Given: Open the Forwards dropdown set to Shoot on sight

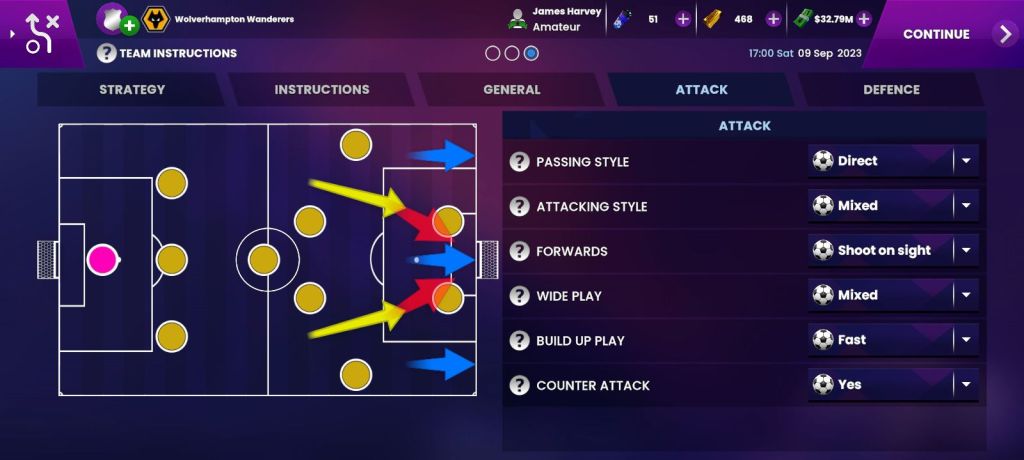Looking at the screenshot, I should [893, 251].
